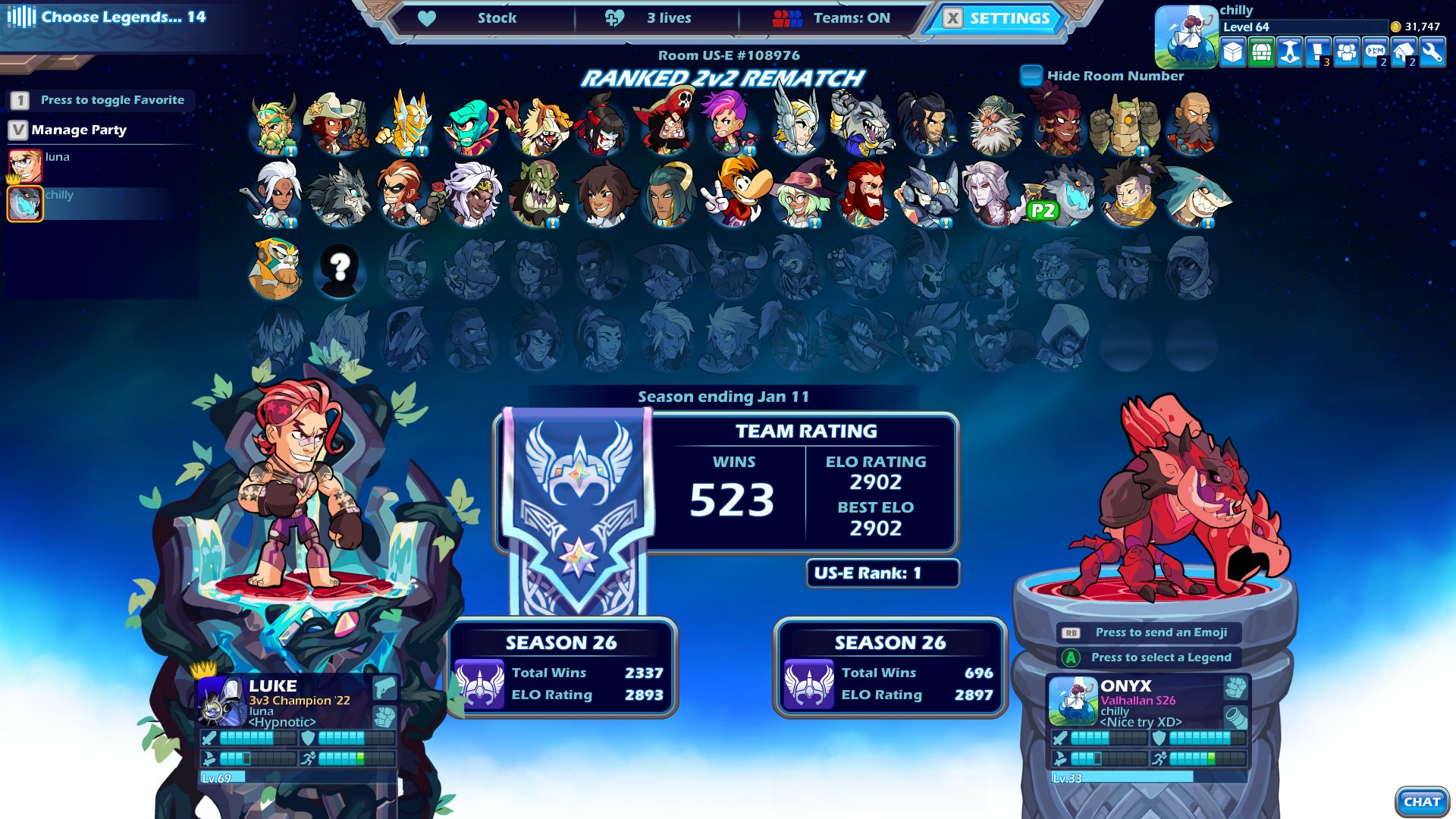Open the SETTINGS menu

(996, 19)
